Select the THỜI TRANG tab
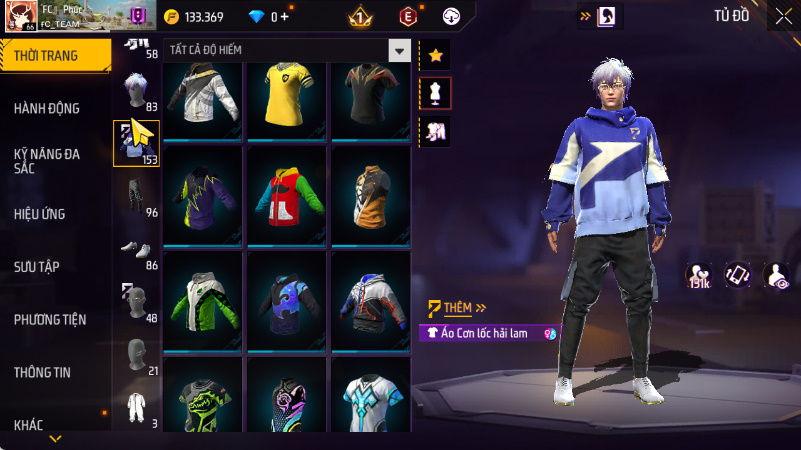 46,56
